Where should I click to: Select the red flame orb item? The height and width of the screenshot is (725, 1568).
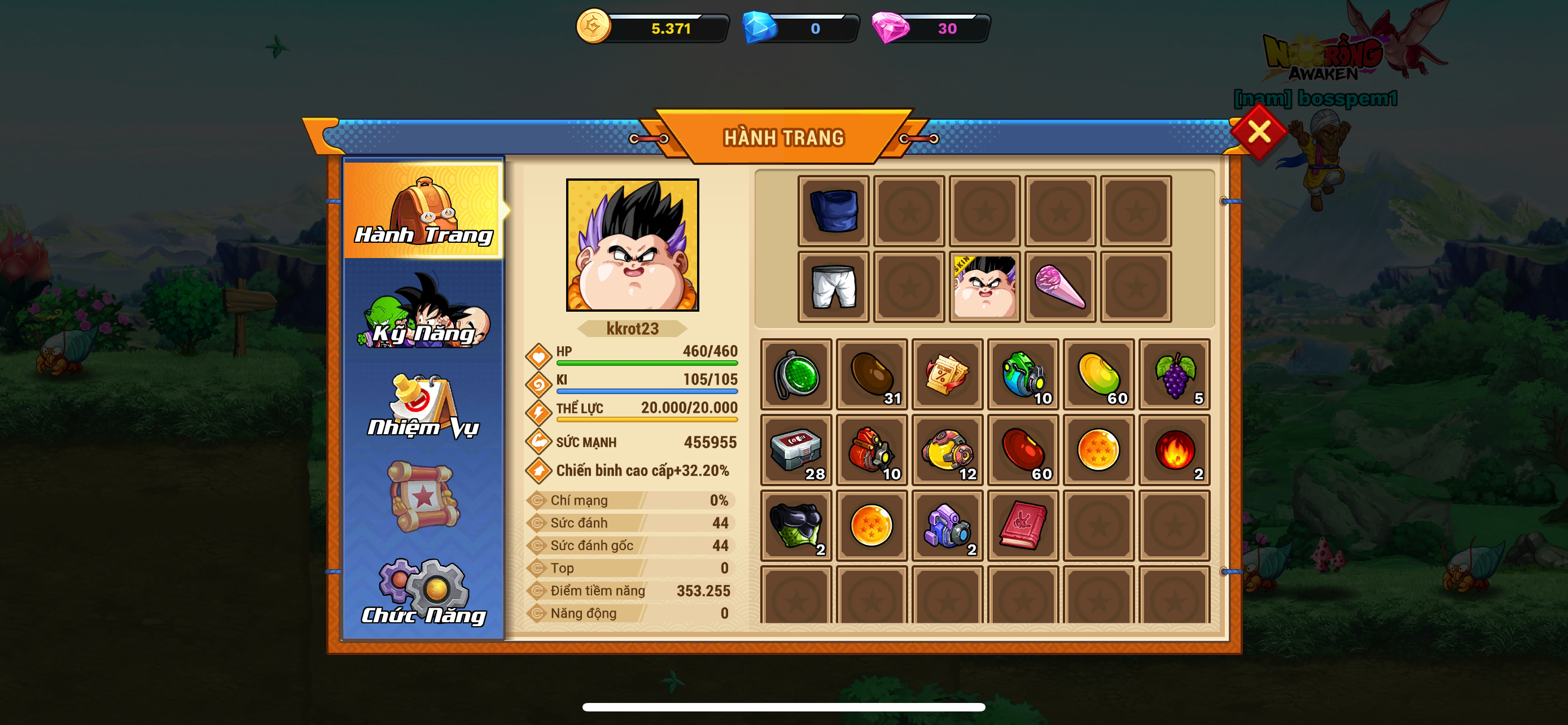click(1174, 450)
